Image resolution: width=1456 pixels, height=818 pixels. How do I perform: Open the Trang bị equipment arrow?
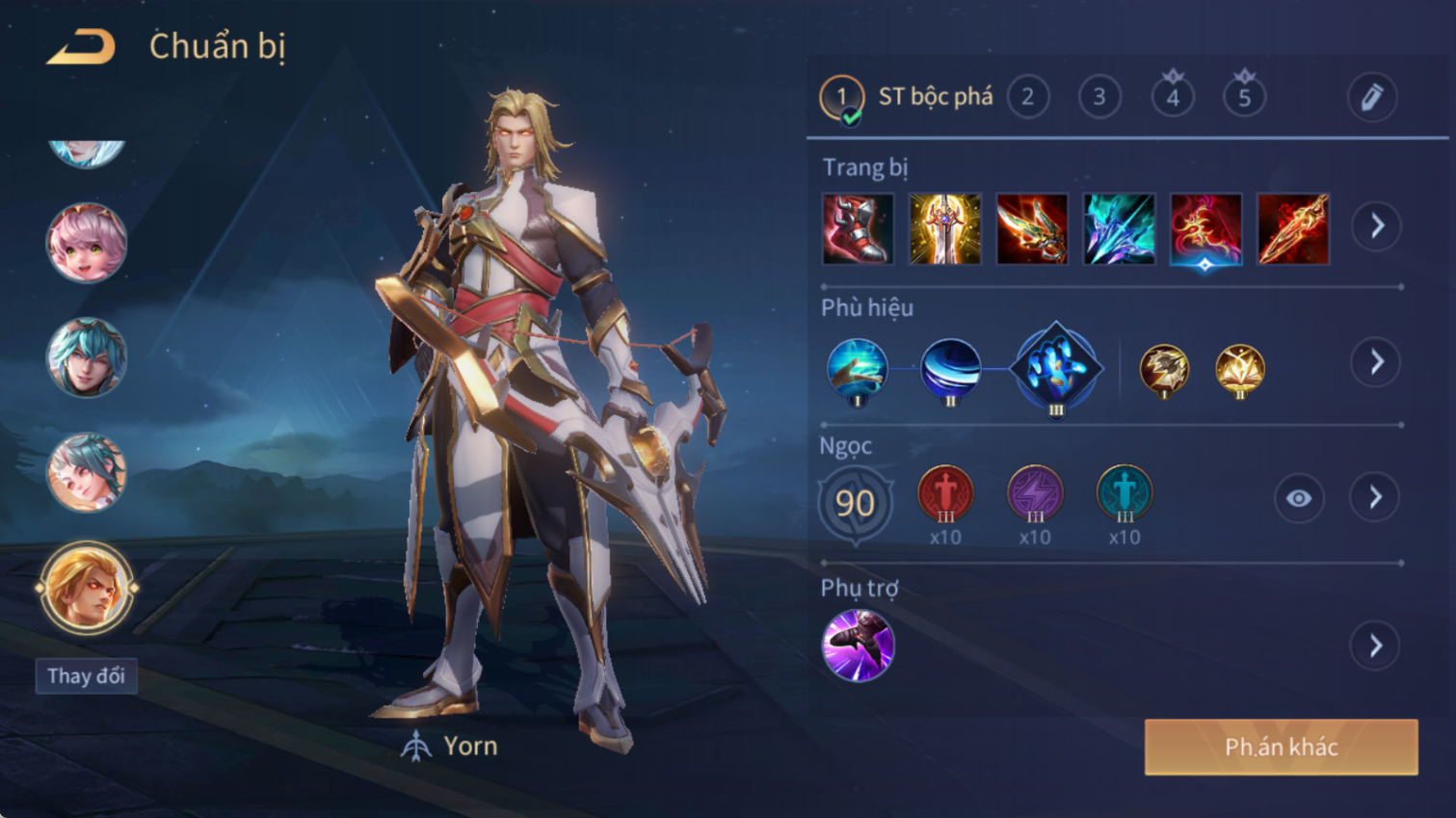point(1376,226)
